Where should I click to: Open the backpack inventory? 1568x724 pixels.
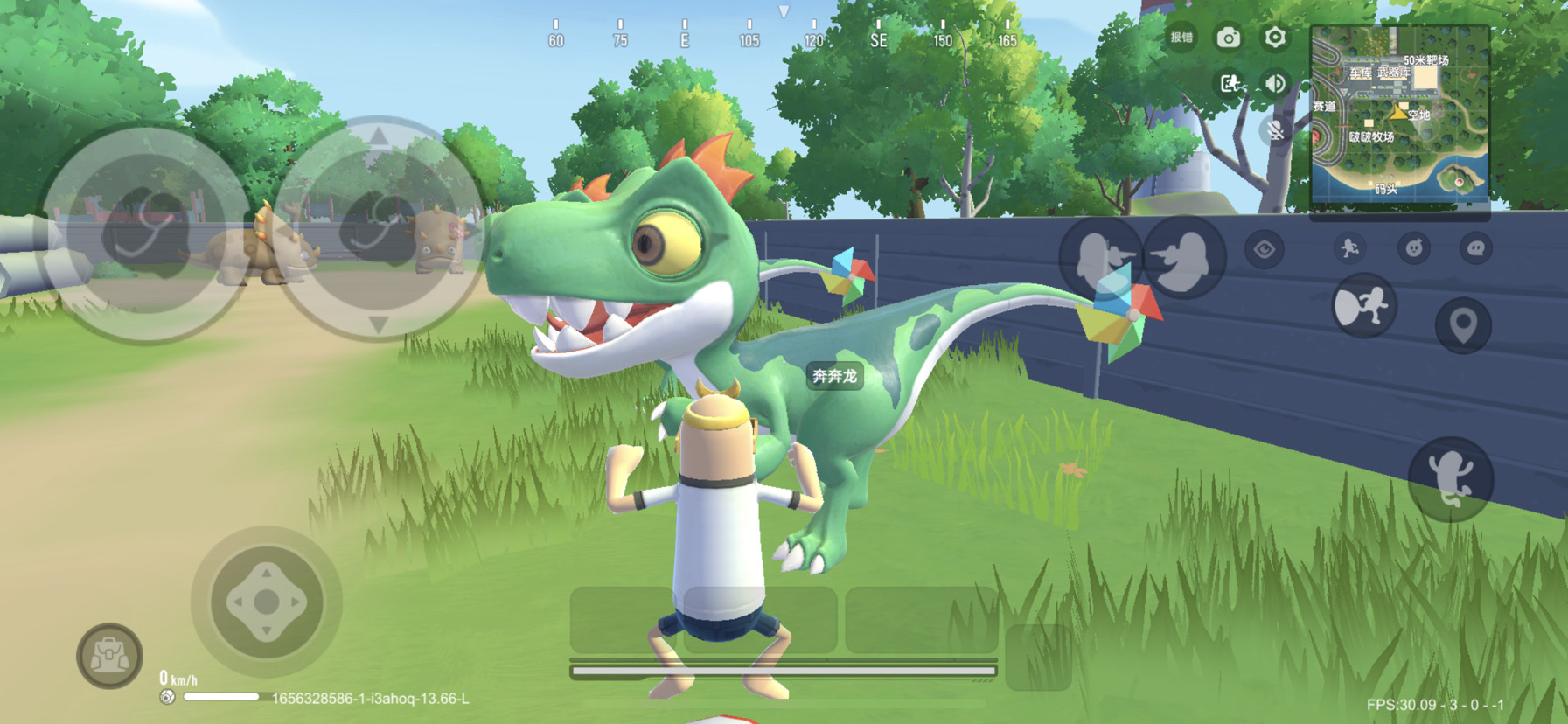109,656
